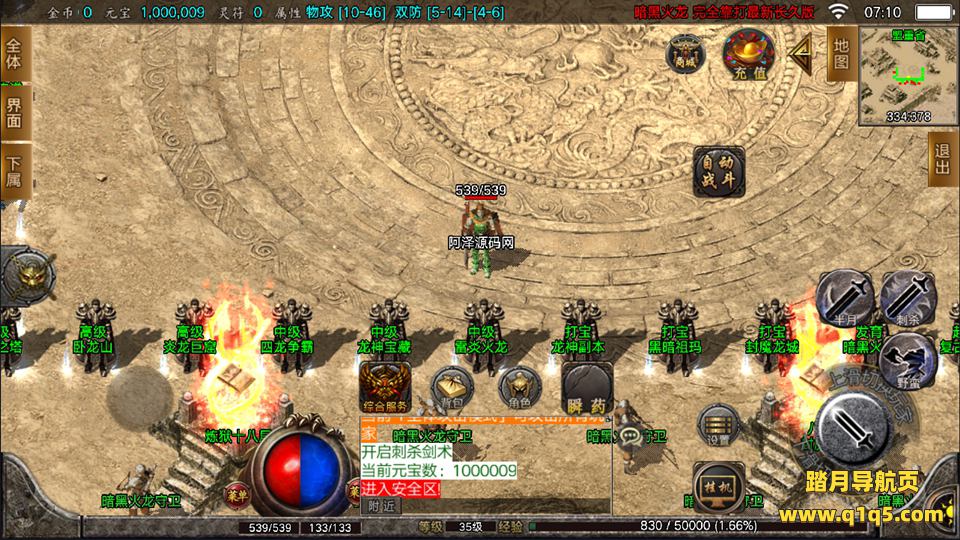
Task: Use the 瞬药 instant potion button
Action: [587, 387]
